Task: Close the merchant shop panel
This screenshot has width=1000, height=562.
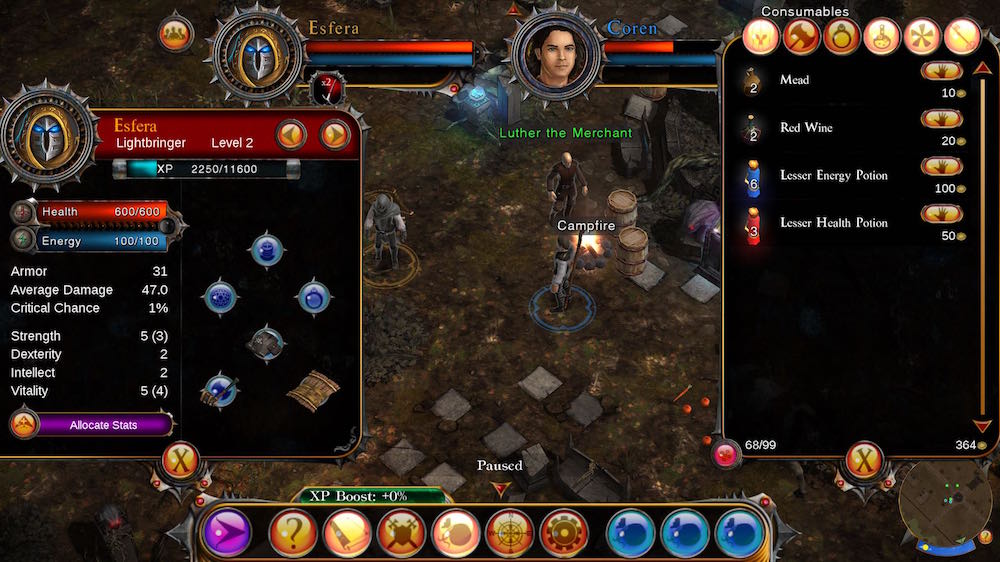Action: point(864,461)
